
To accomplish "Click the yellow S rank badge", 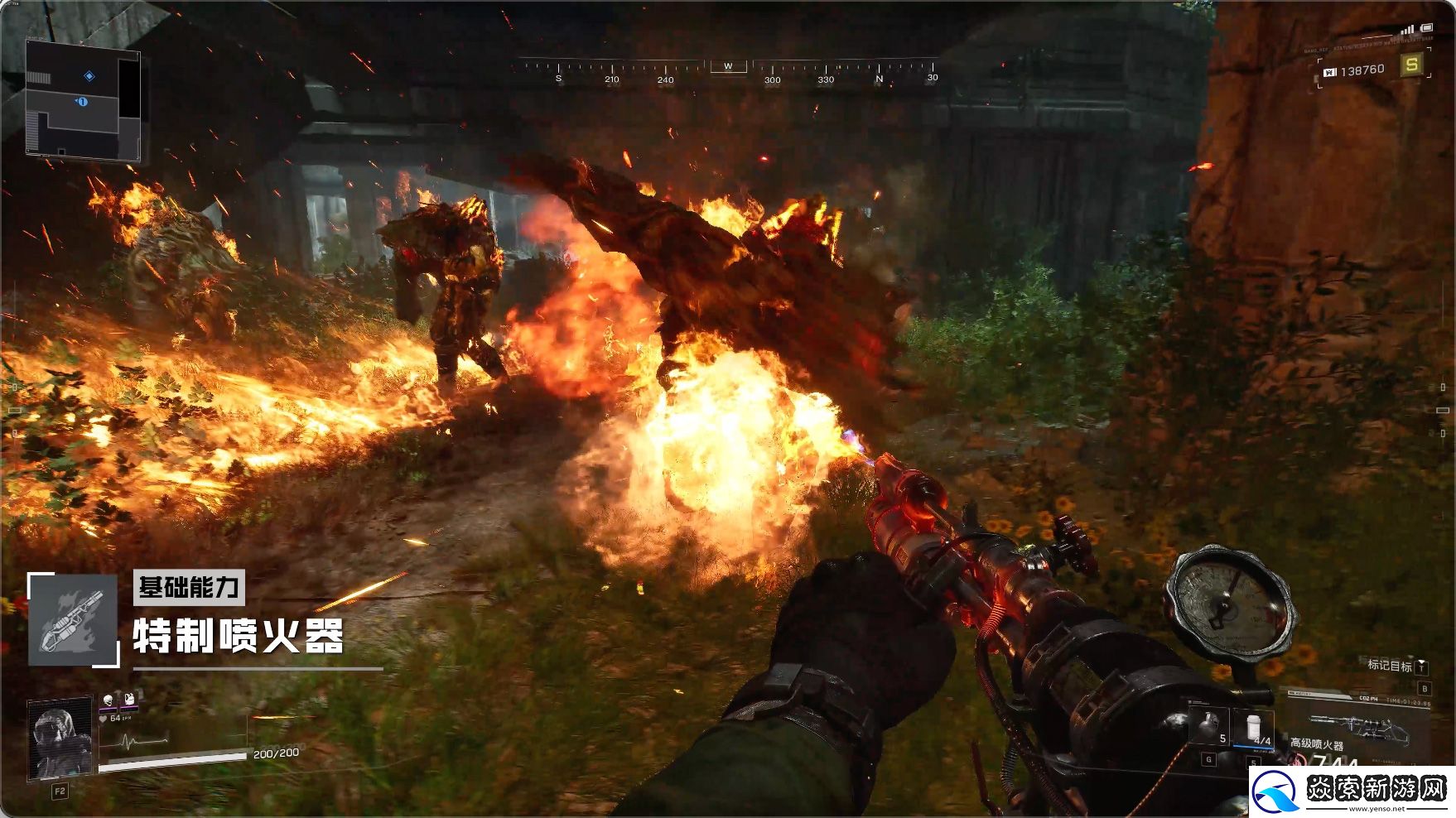I will [1411, 64].
